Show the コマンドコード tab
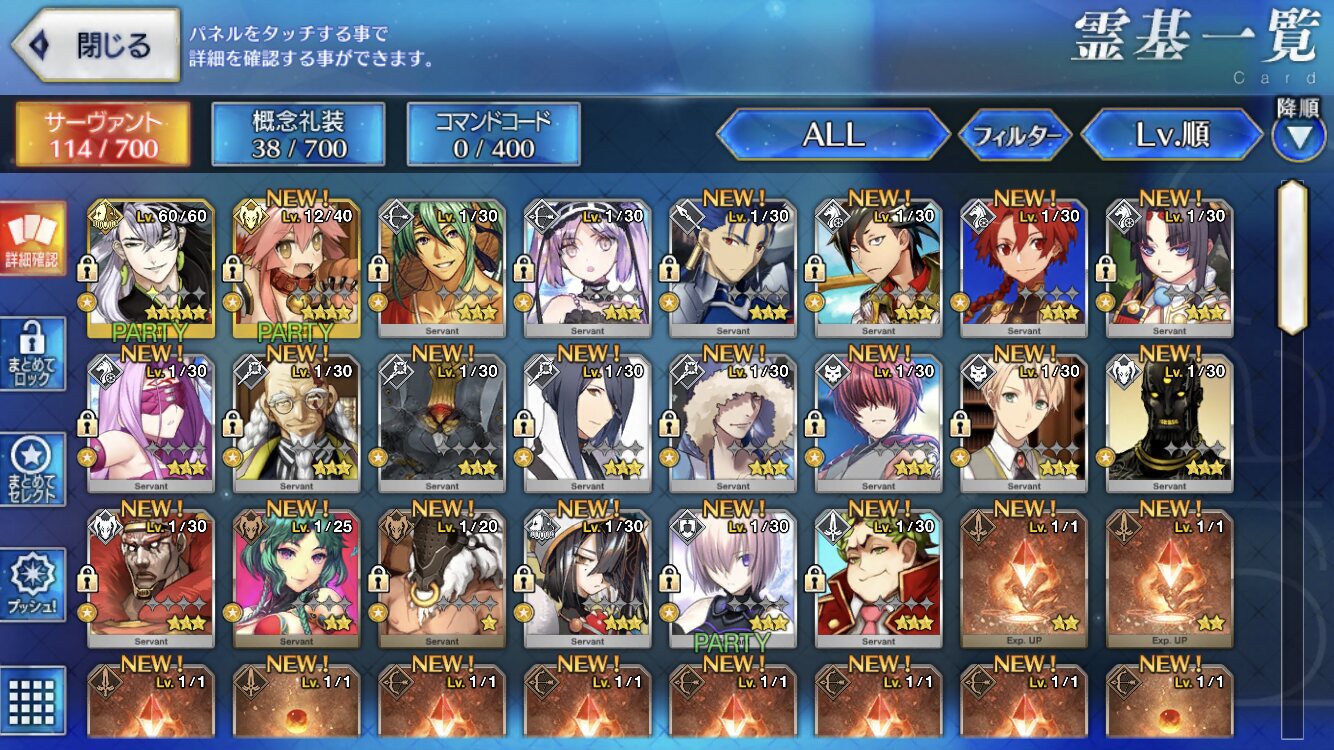The height and width of the screenshot is (750, 1334). (493, 135)
